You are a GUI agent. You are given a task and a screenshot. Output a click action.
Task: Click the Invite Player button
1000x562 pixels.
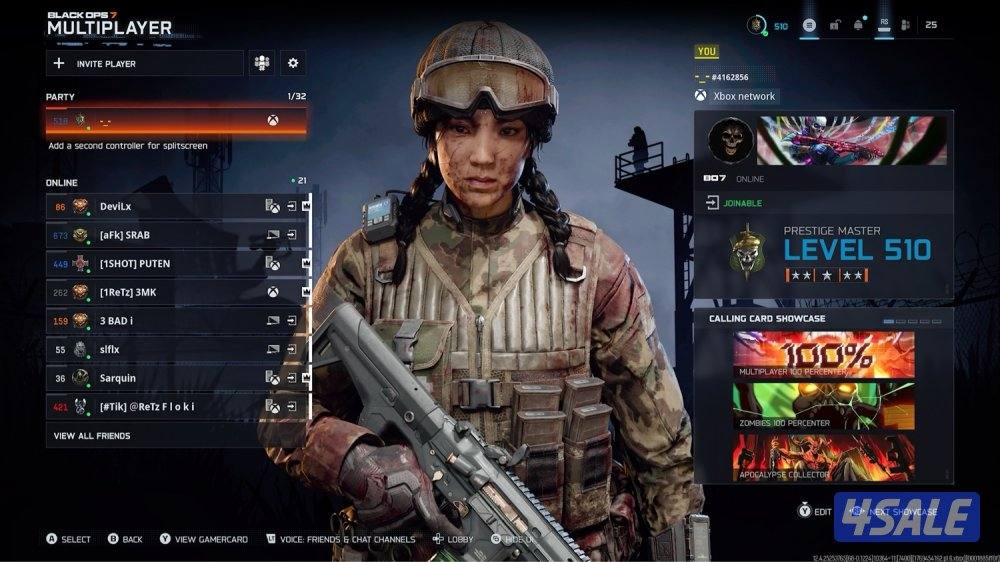coord(145,63)
